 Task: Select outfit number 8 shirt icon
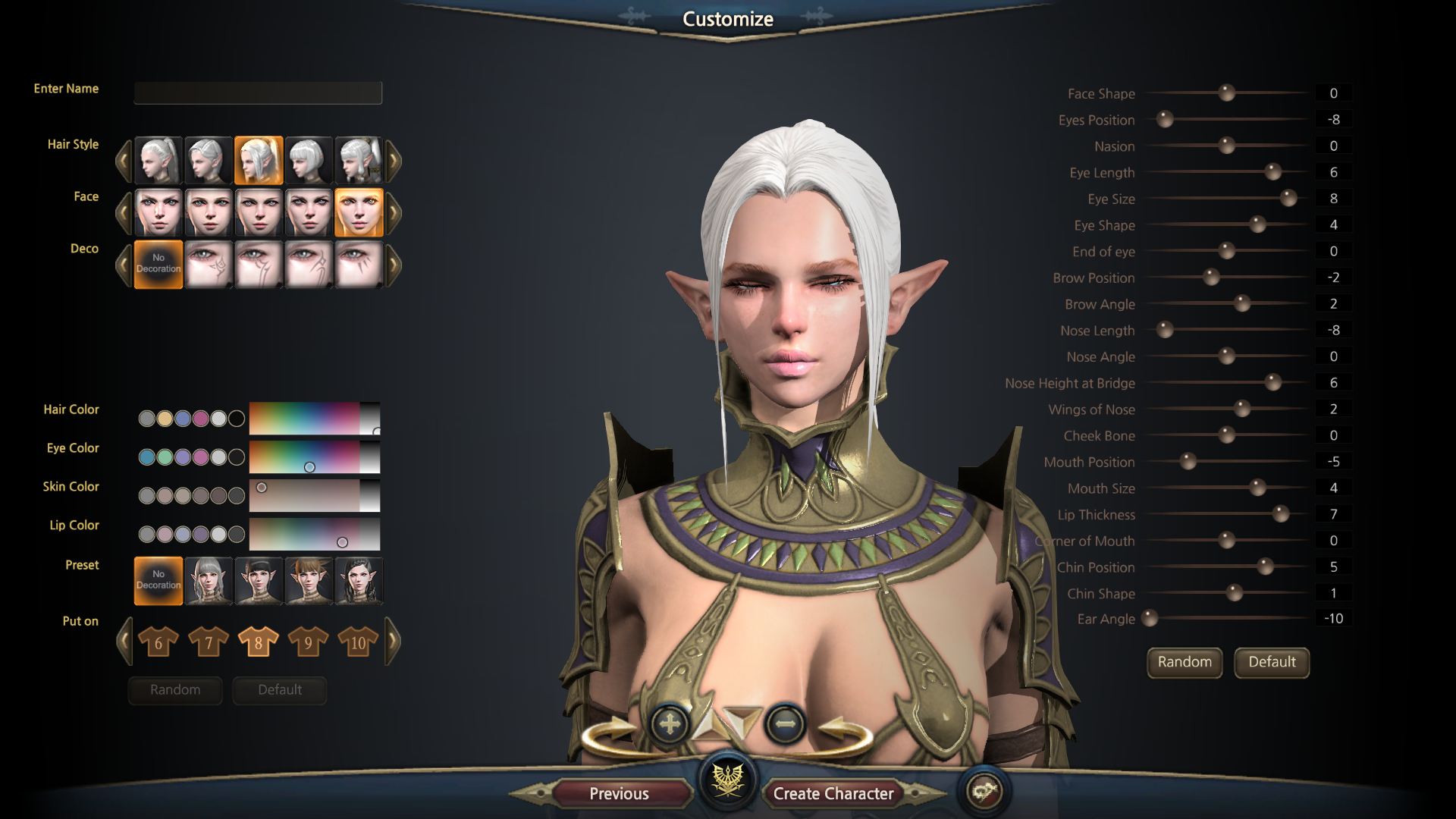(259, 642)
